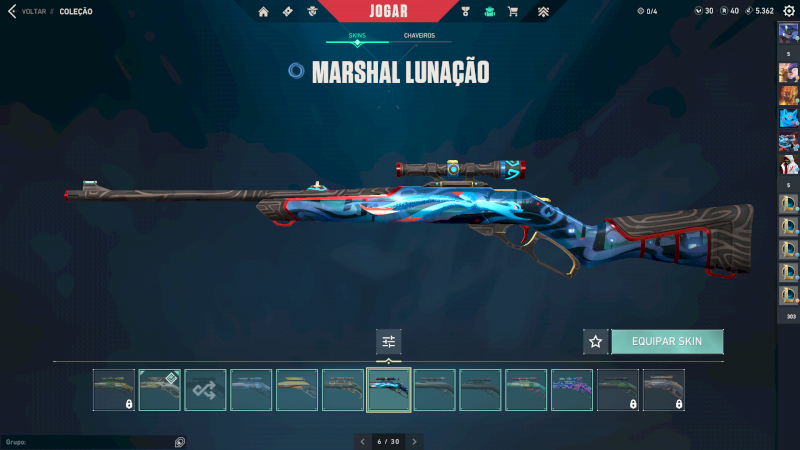The height and width of the screenshot is (450, 800).
Task: Choose the purple-pink patterned Marshal skin
Action: tap(572, 390)
